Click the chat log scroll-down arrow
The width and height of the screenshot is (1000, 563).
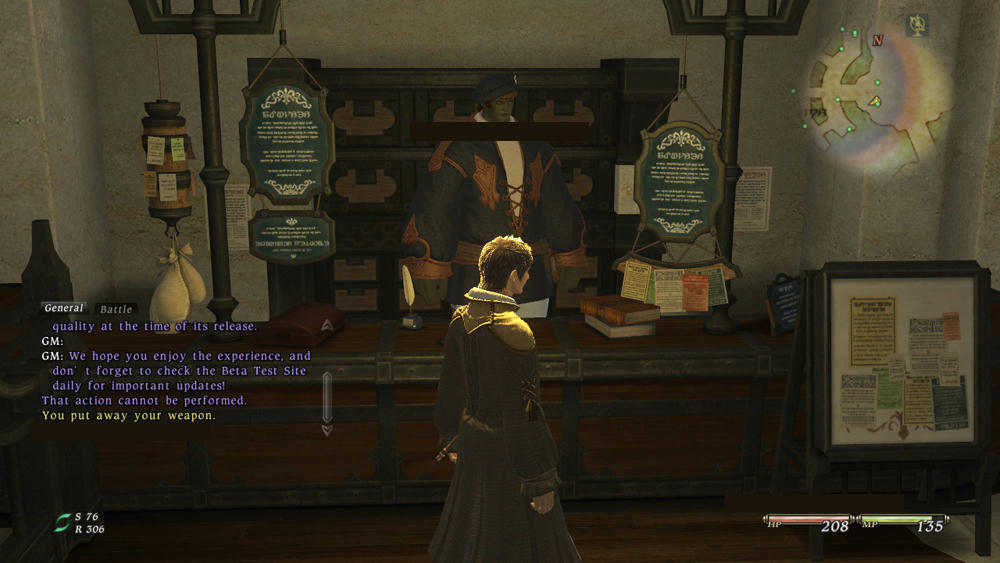327,430
